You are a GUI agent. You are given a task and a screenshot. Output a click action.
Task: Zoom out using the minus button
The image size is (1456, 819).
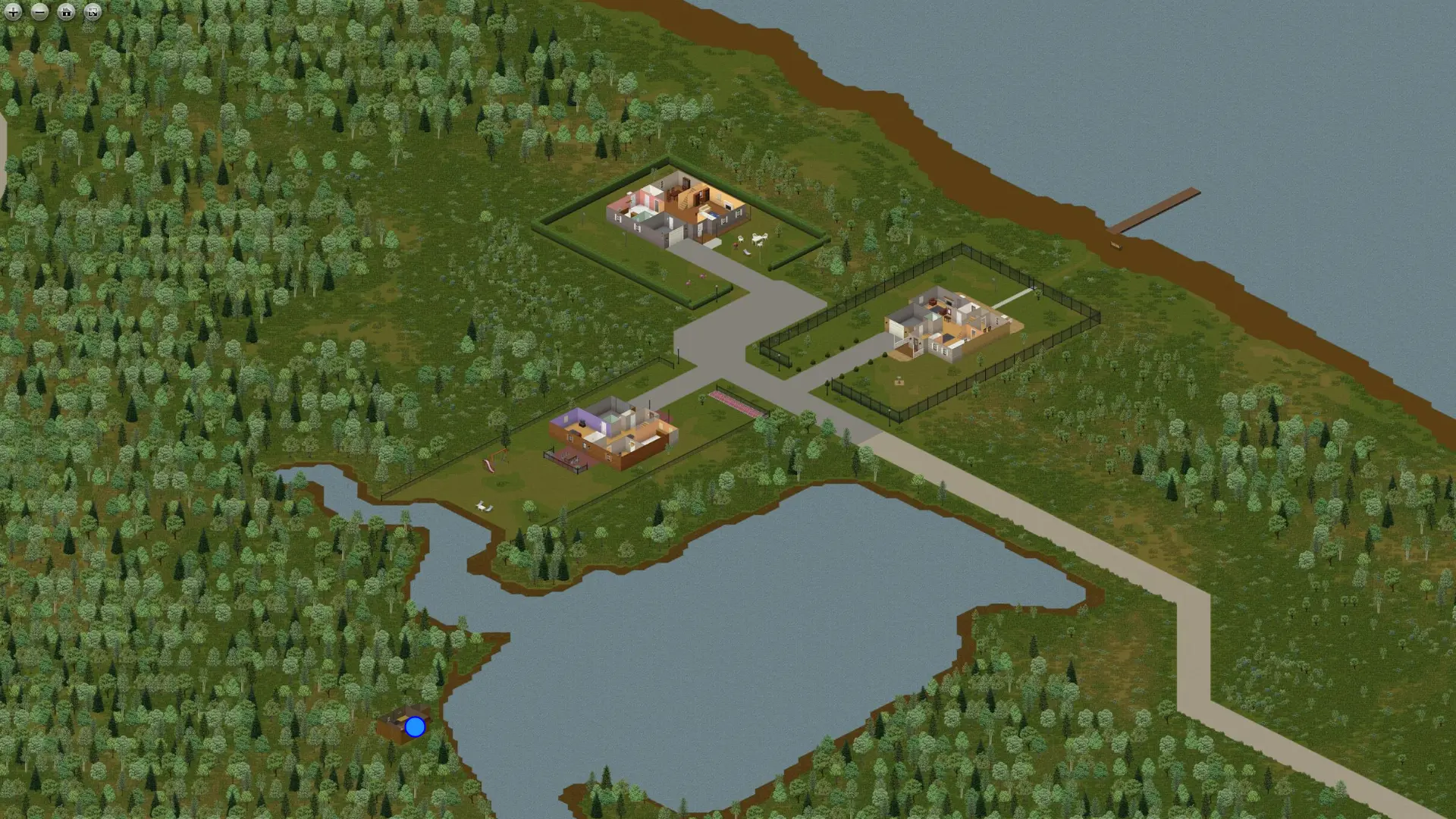(x=39, y=12)
